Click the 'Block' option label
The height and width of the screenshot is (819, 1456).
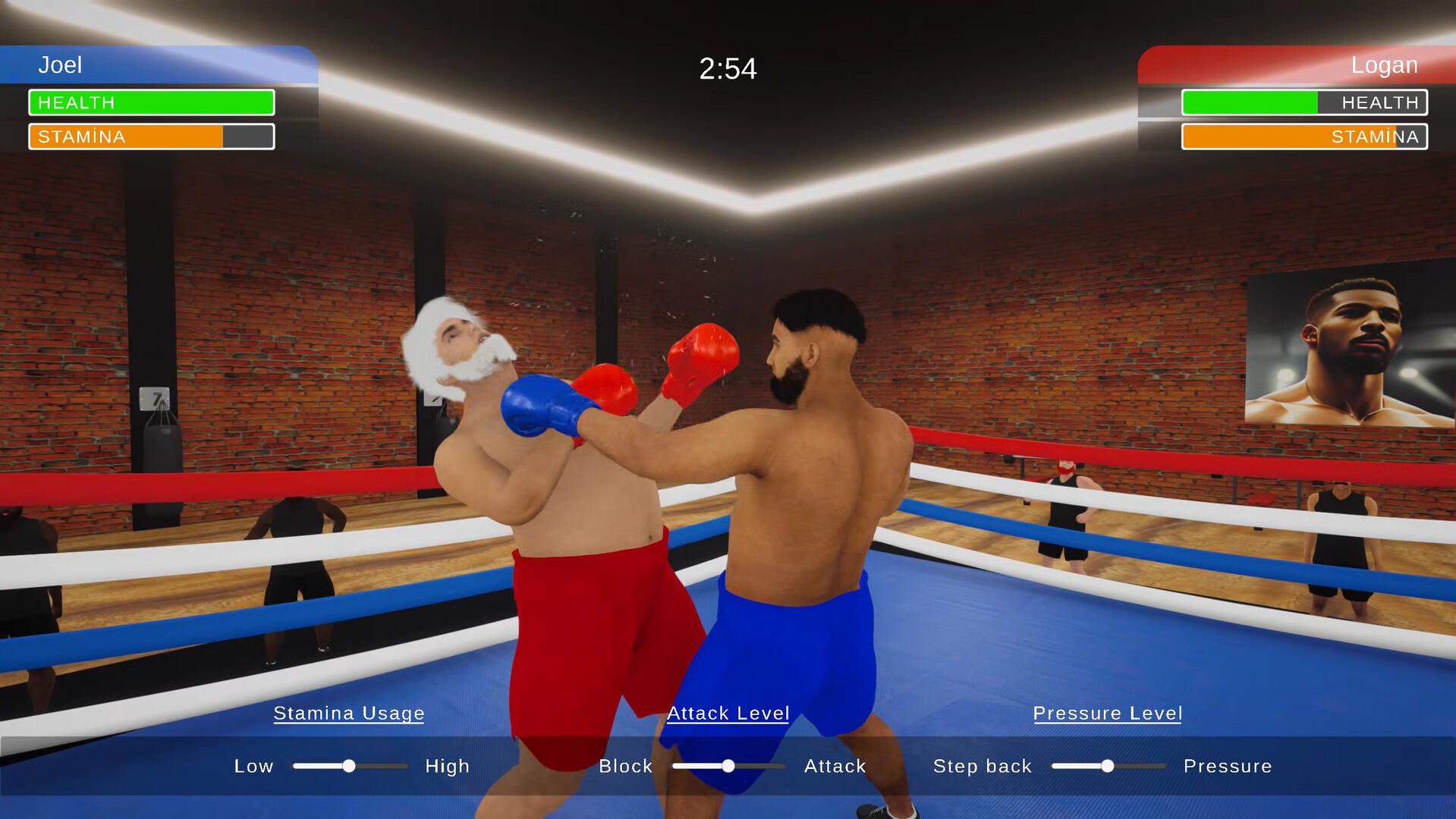coord(627,766)
